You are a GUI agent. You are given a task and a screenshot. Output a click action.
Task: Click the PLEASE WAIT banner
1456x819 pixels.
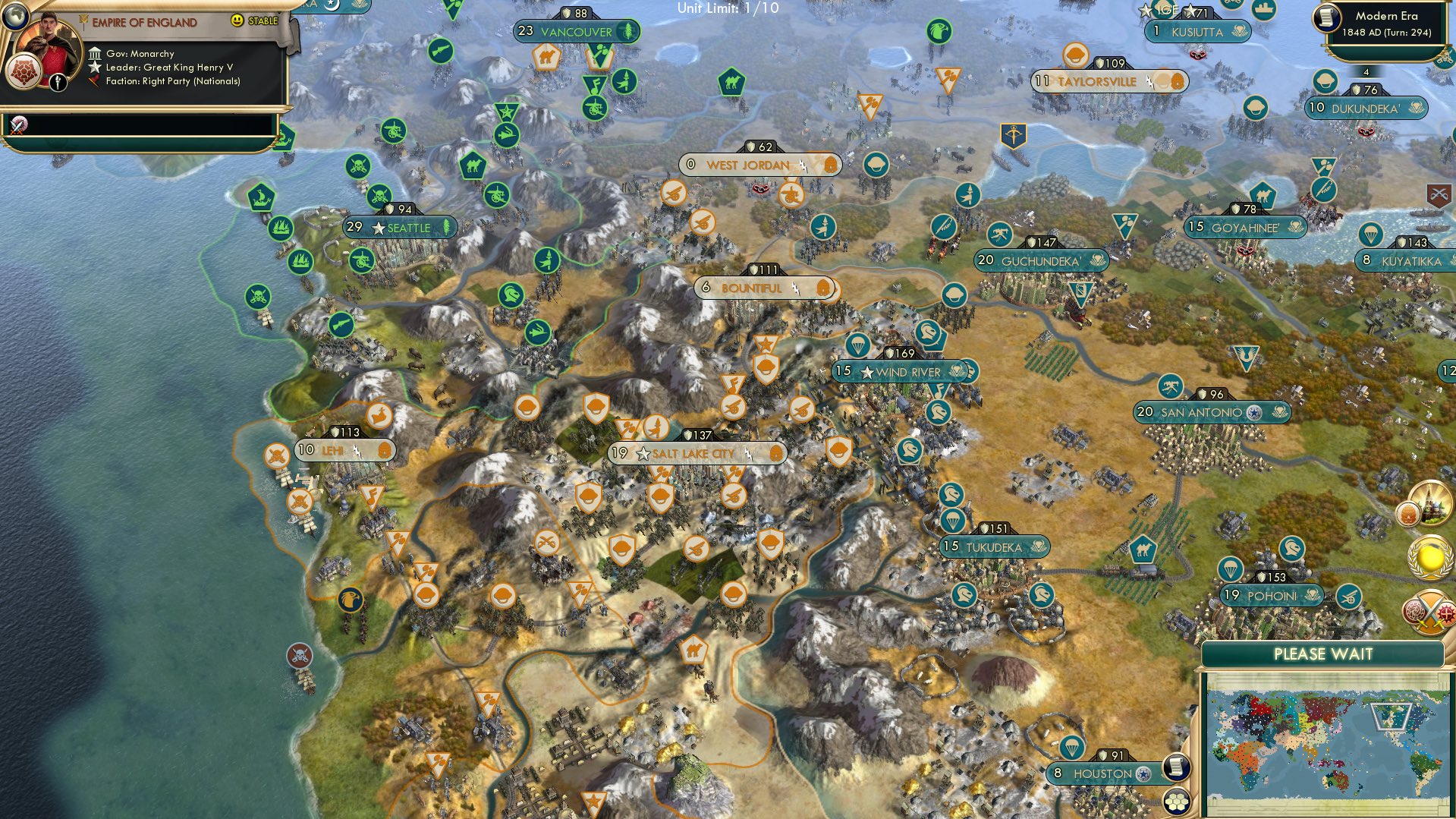point(1323,653)
